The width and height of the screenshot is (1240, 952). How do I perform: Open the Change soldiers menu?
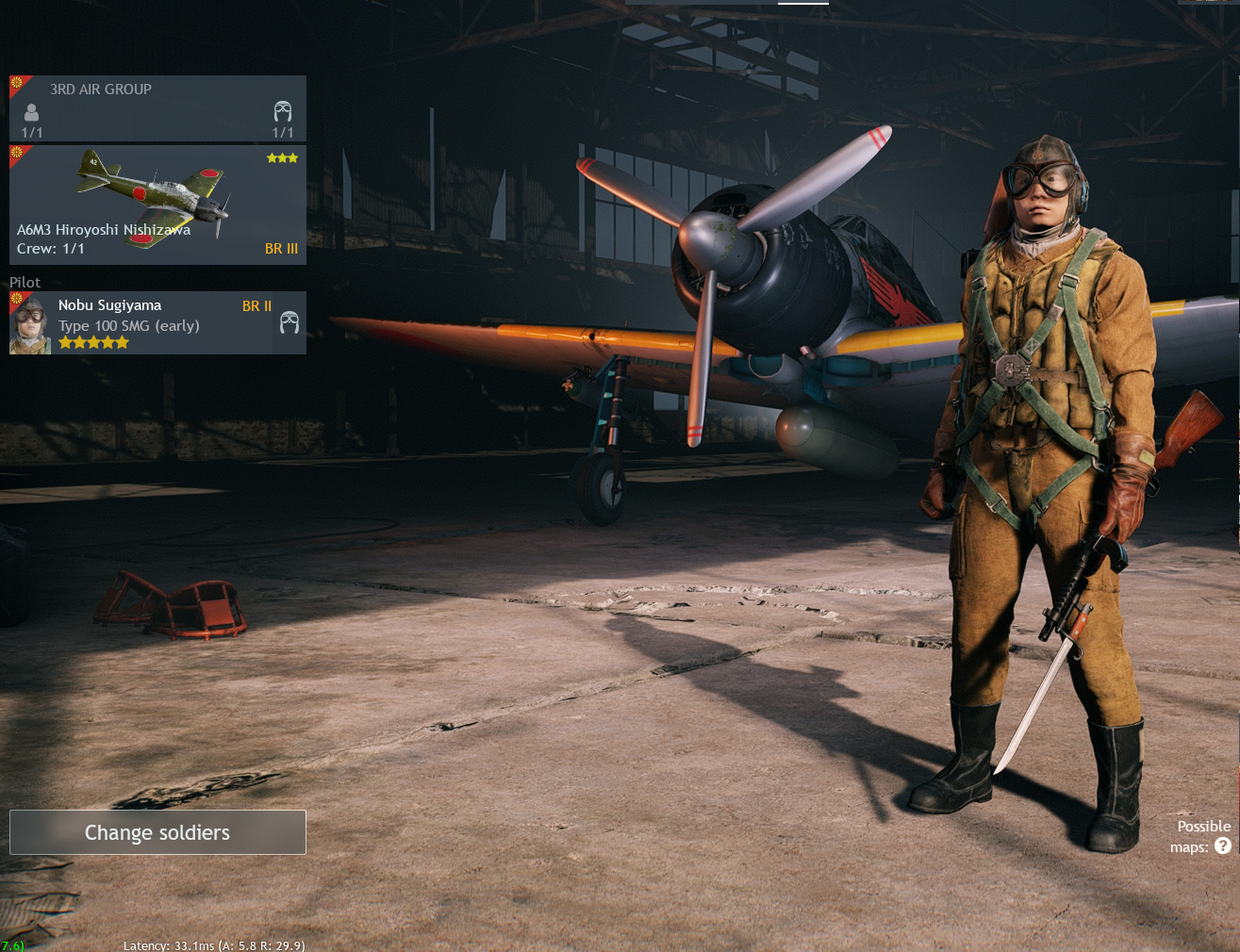(x=157, y=832)
